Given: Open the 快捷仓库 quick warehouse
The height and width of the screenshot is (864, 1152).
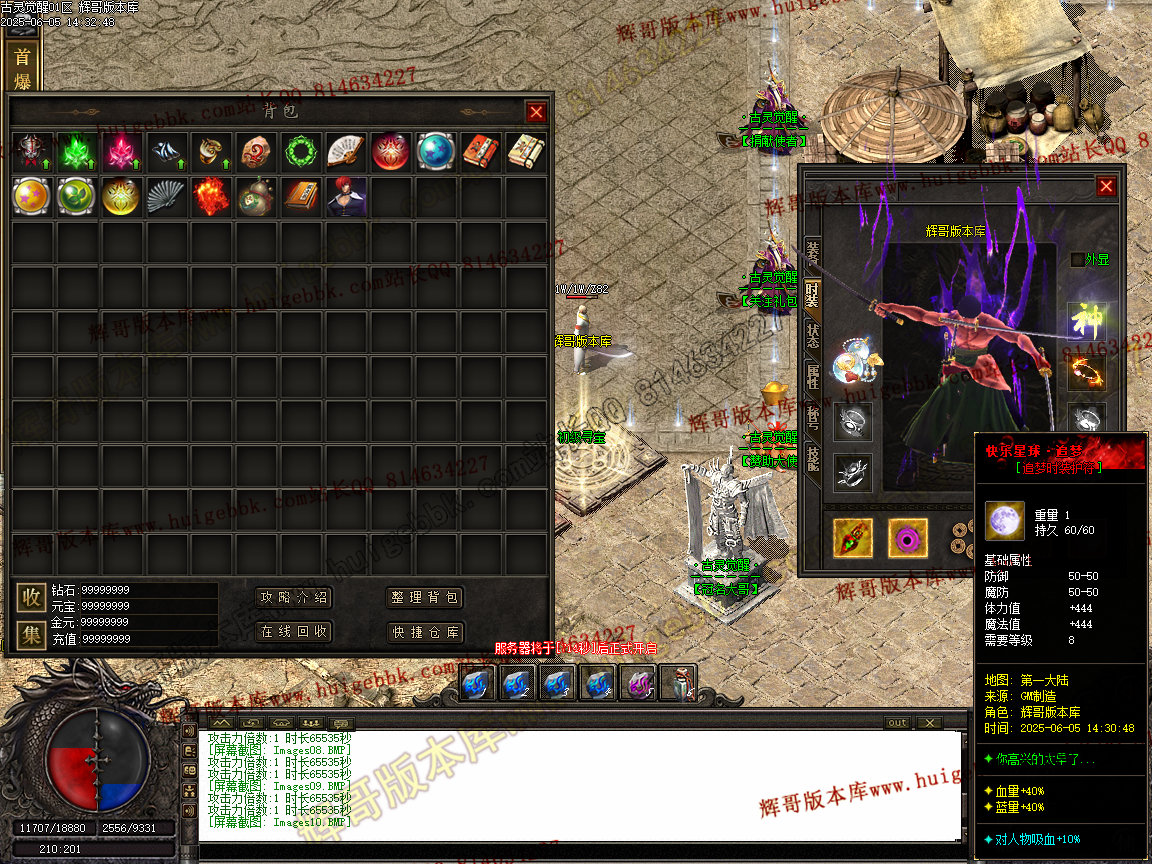Looking at the screenshot, I should 425,632.
